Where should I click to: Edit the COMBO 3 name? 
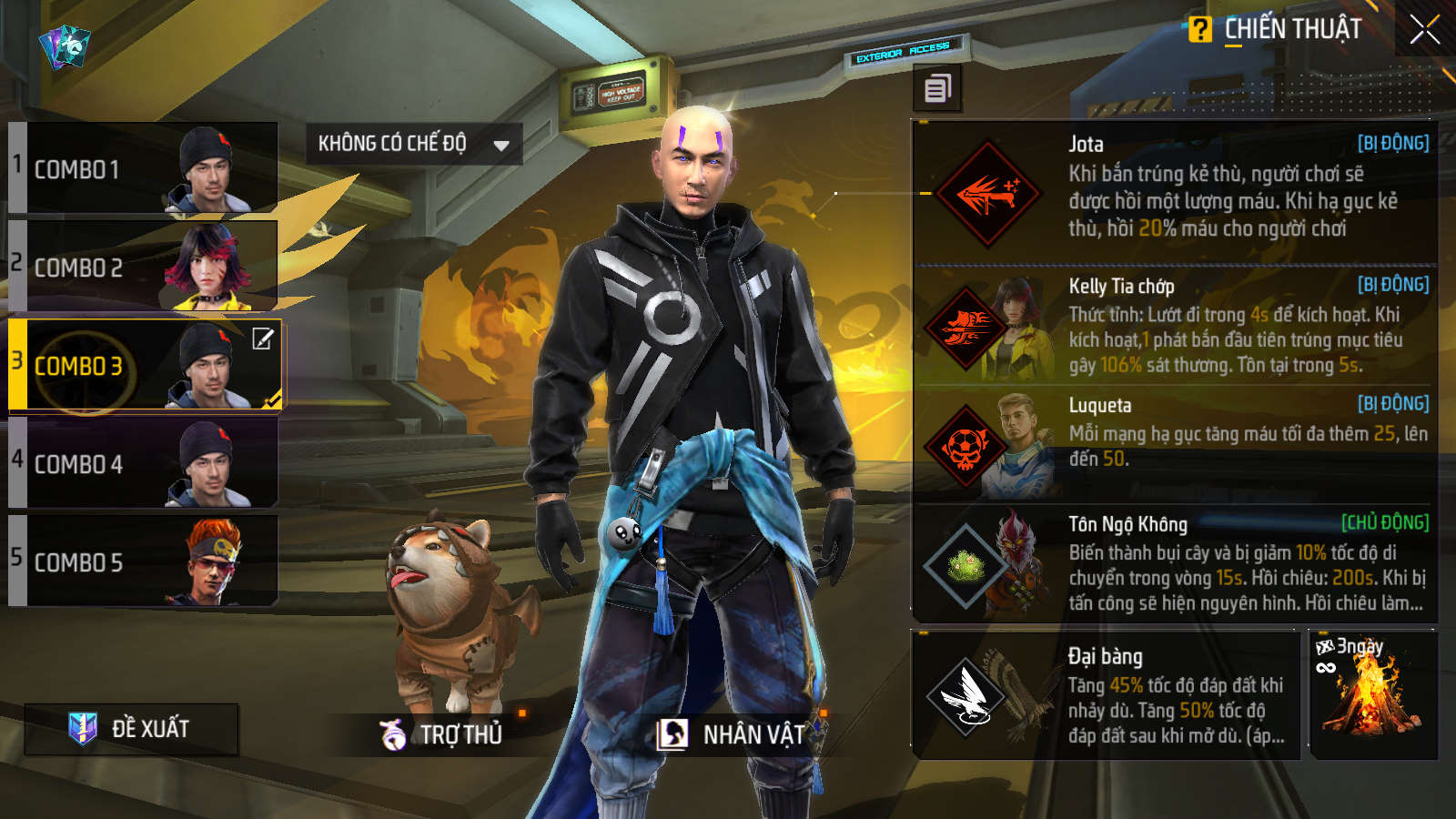[x=263, y=339]
